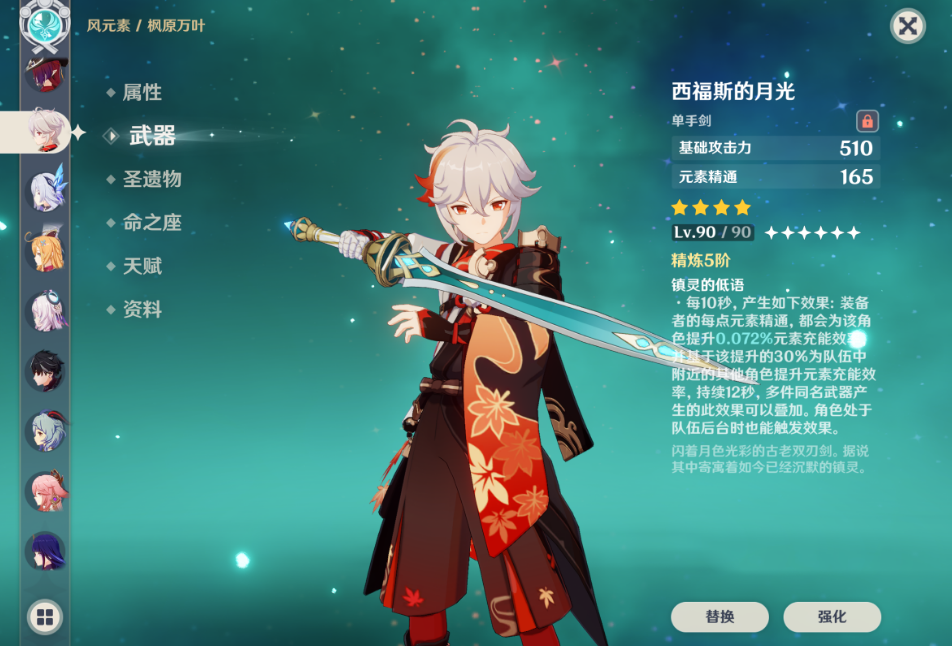Switch to the 圣遗物 artifacts tab
The height and width of the screenshot is (646, 952).
tap(151, 180)
